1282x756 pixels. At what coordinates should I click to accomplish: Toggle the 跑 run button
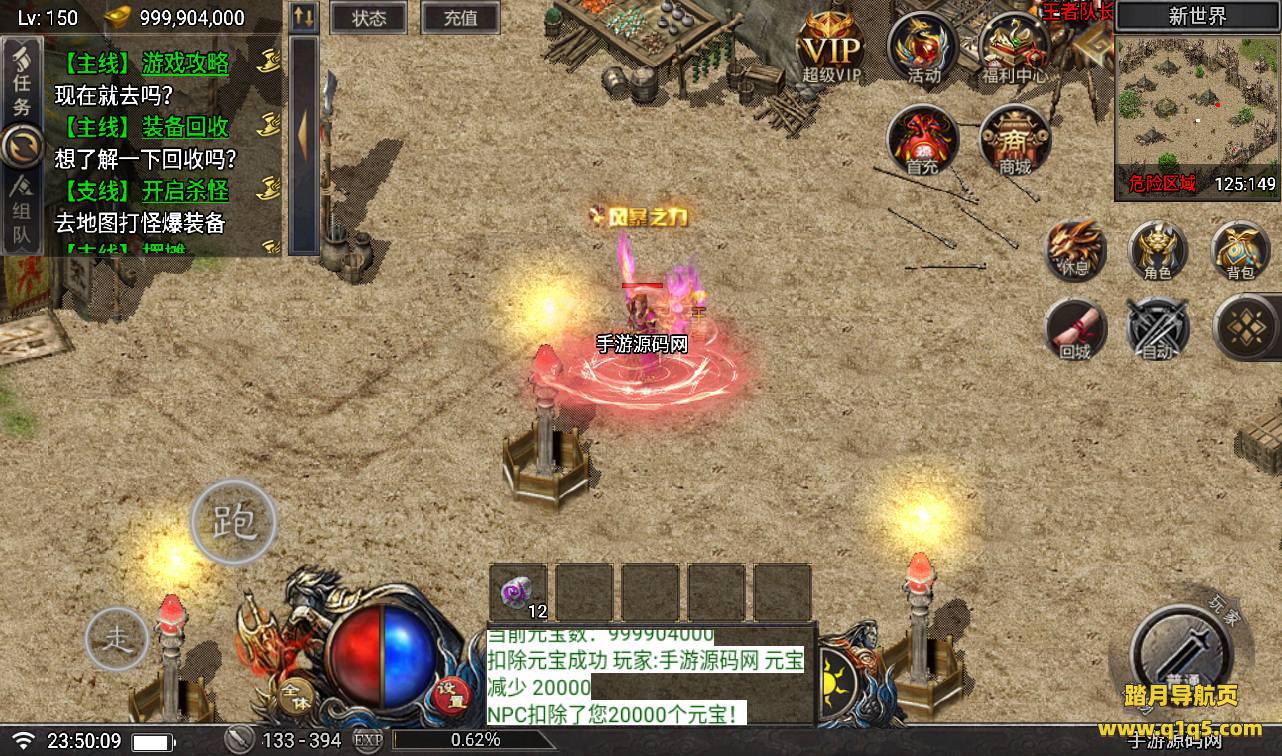point(233,522)
